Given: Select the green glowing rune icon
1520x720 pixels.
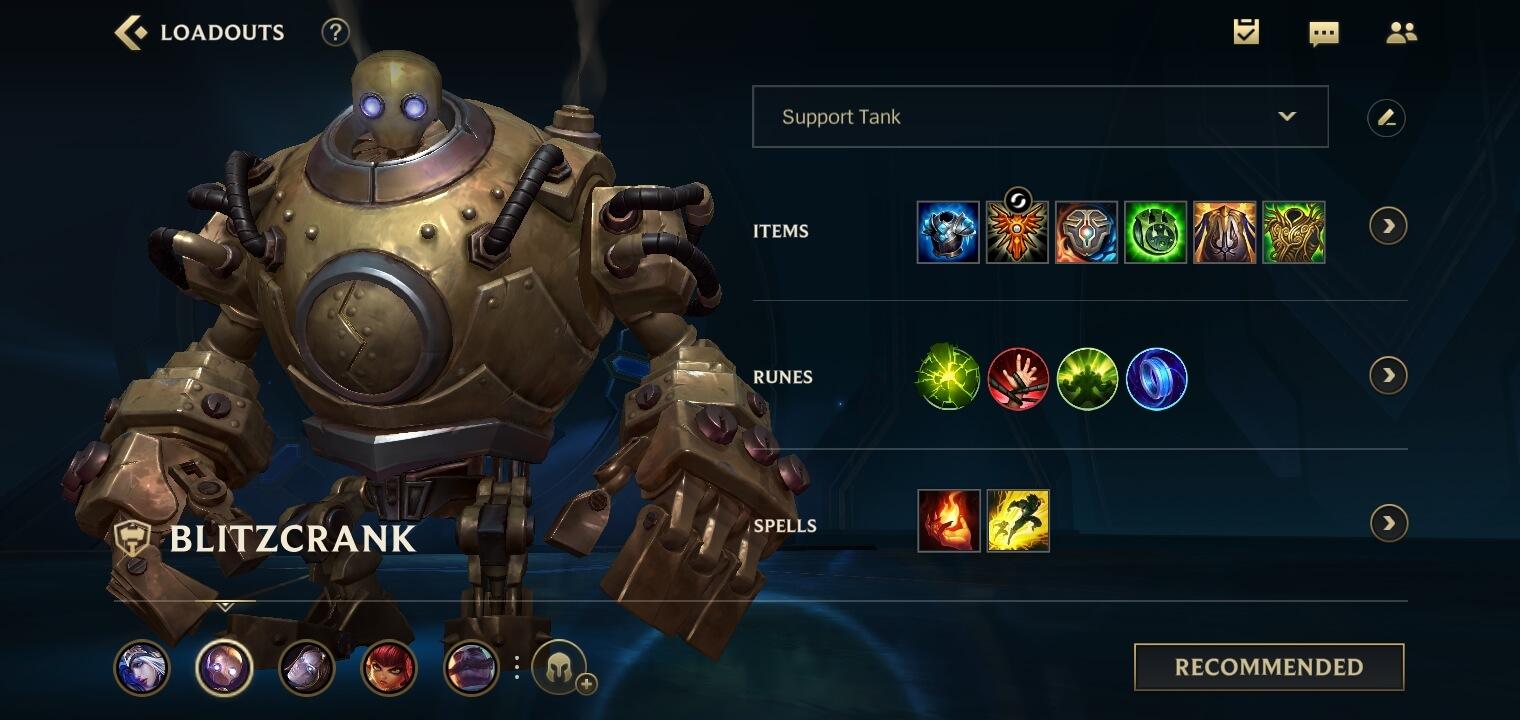Looking at the screenshot, I should 948,379.
